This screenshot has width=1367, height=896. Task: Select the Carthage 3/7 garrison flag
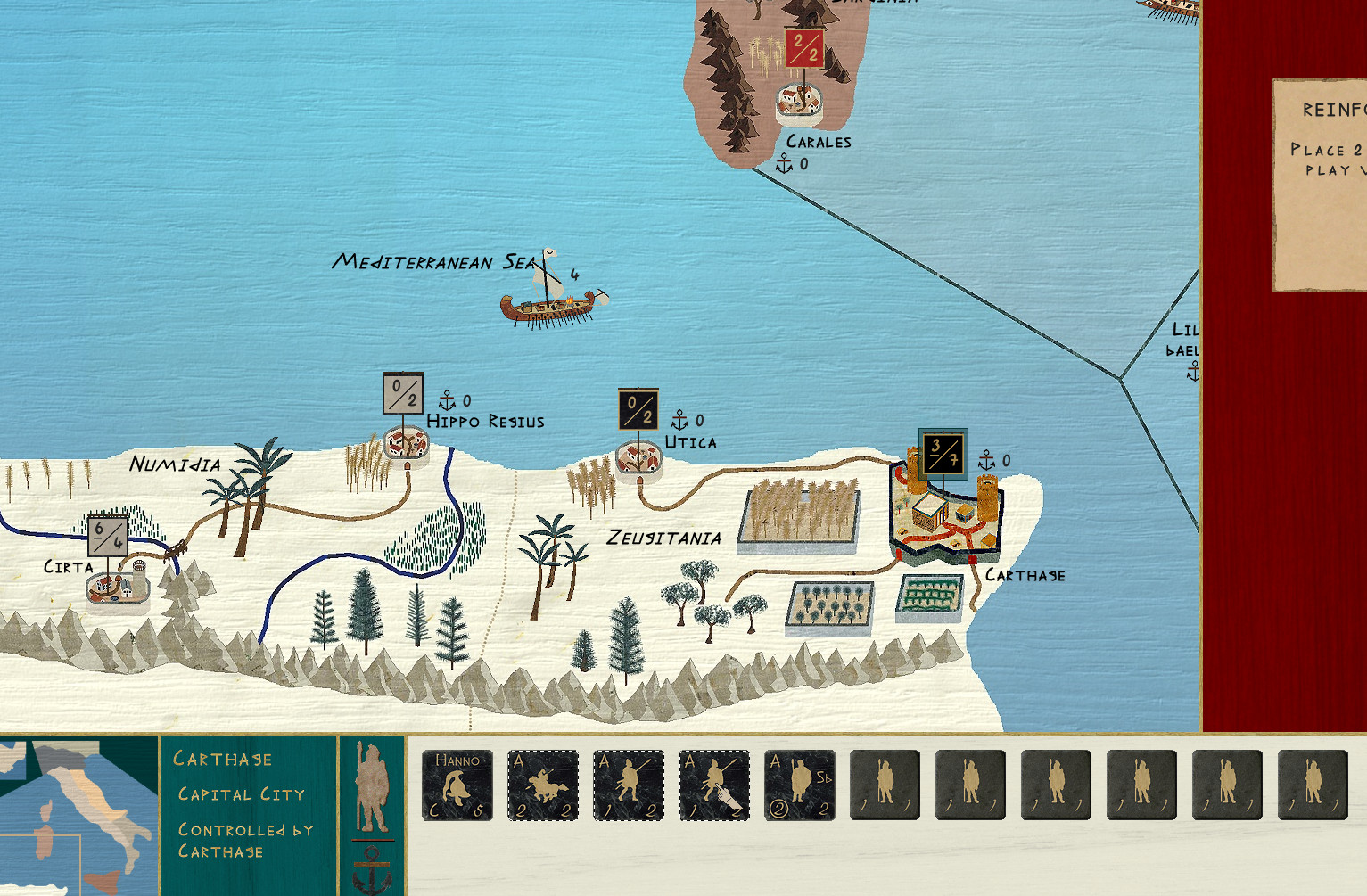click(x=943, y=454)
